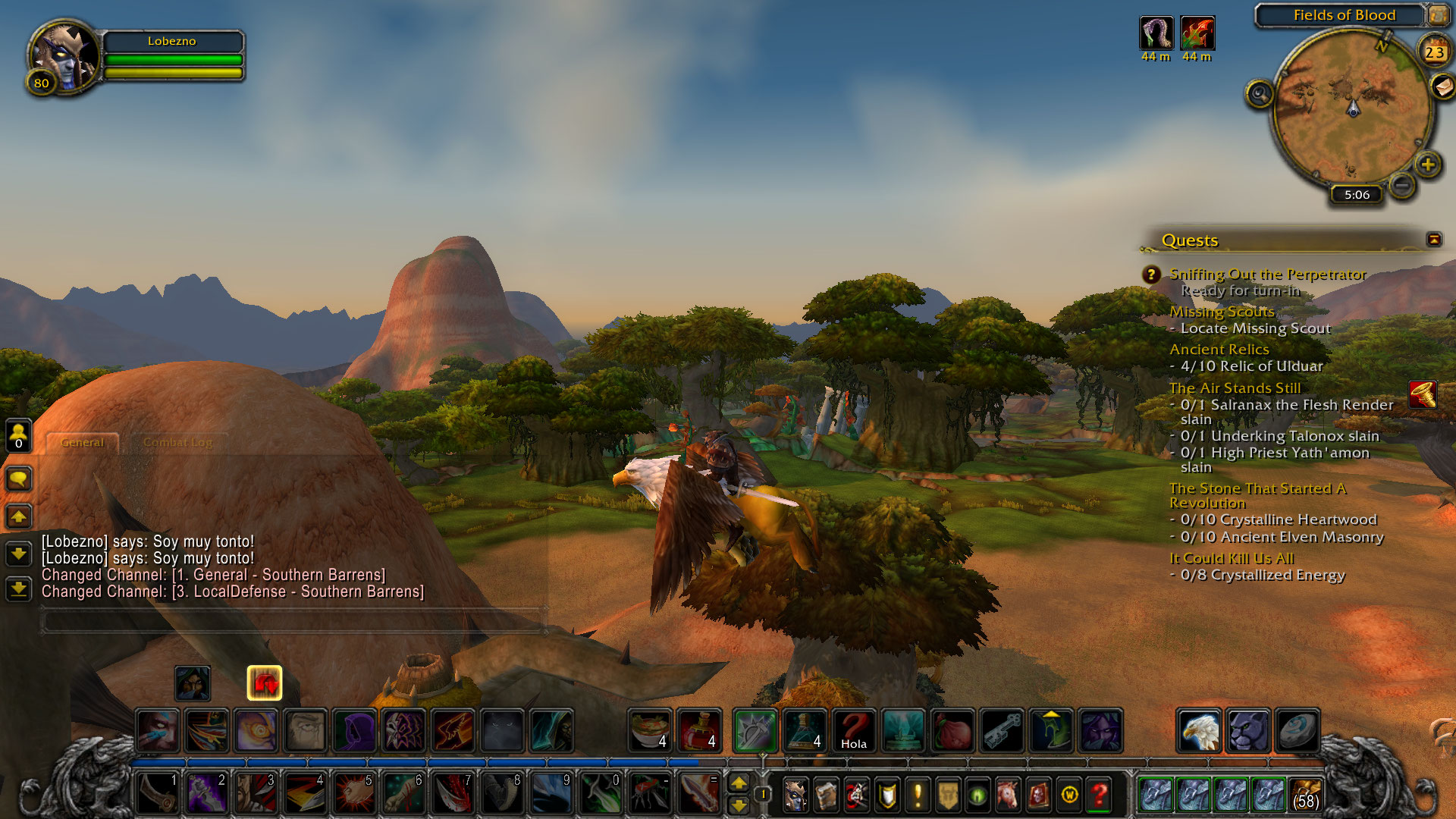The image size is (1456, 819).
Task: Switch to the Combat Log tab
Action: point(177,442)
